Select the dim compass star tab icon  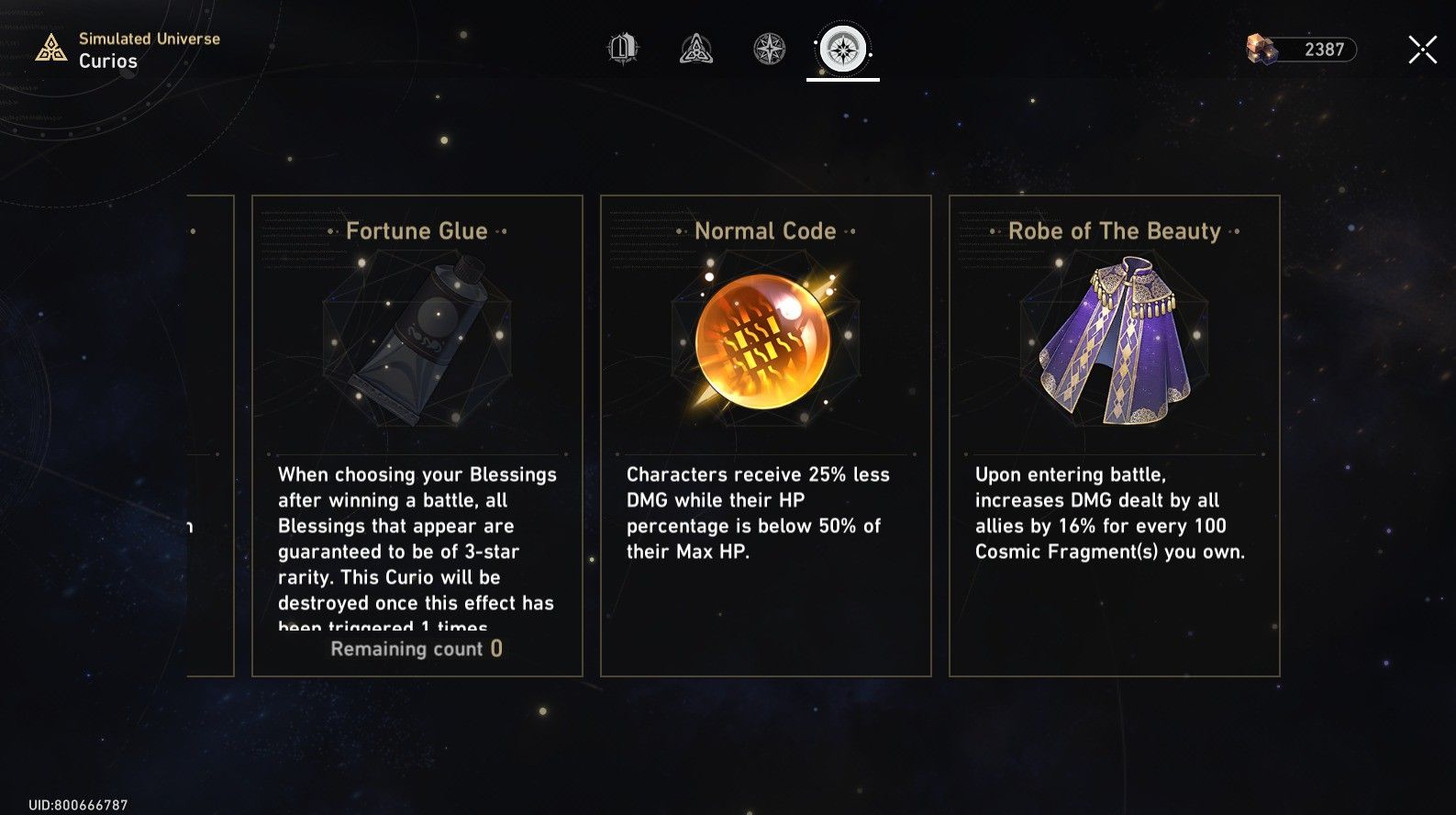(768, 49)
